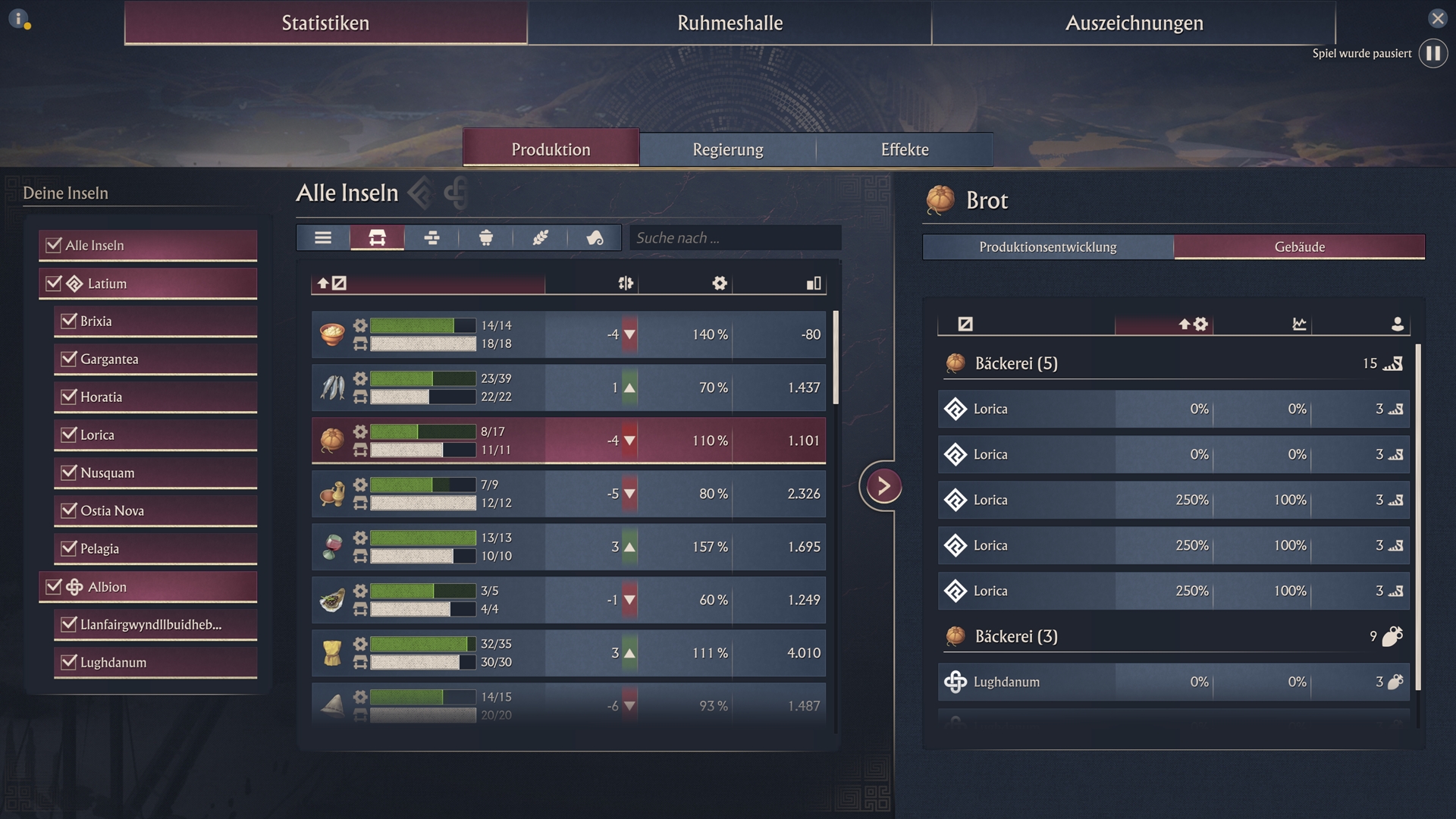
Task: Open the Effekte subtab
Action: point(904,149)
